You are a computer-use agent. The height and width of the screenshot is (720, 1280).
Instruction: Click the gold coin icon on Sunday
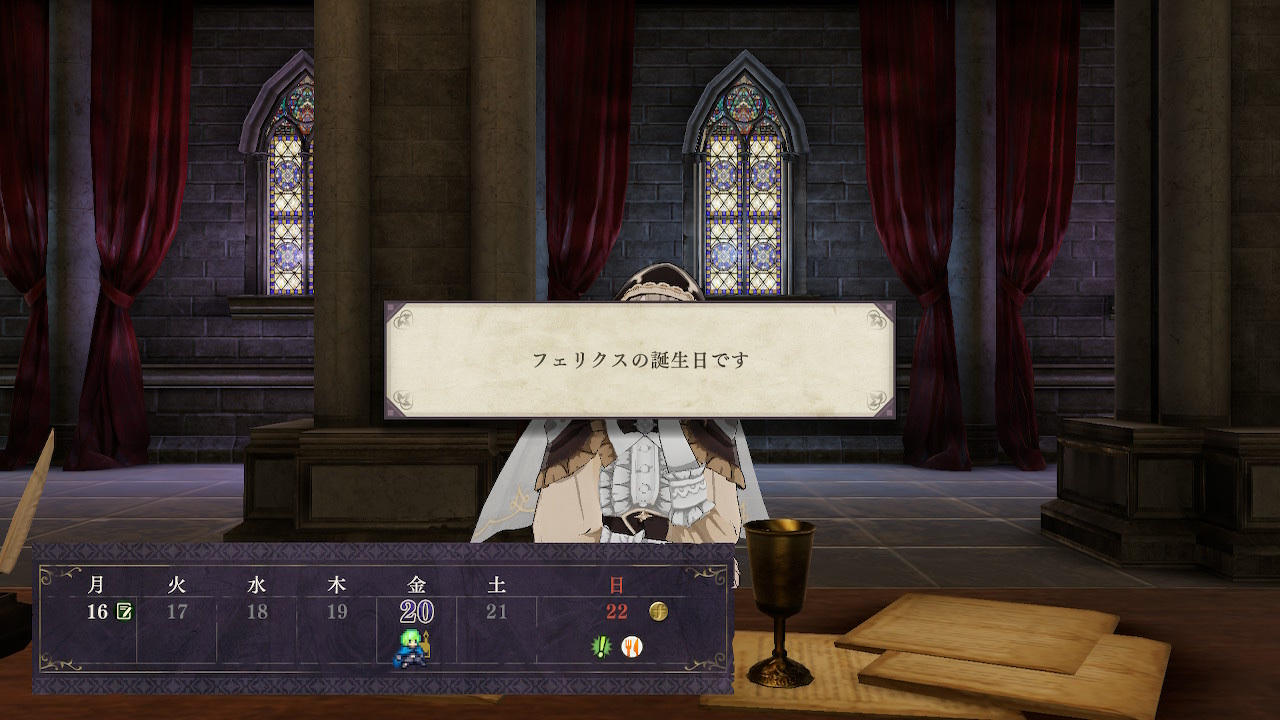[x=658, y=610]
